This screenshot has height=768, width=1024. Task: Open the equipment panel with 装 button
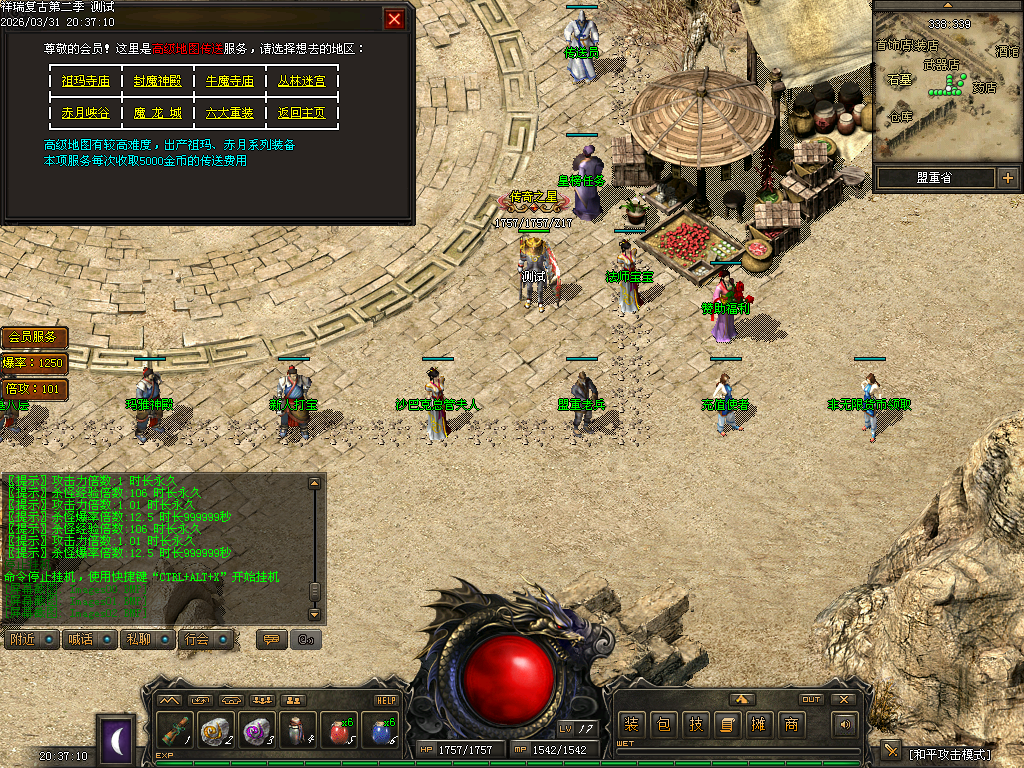click(631, 724)
